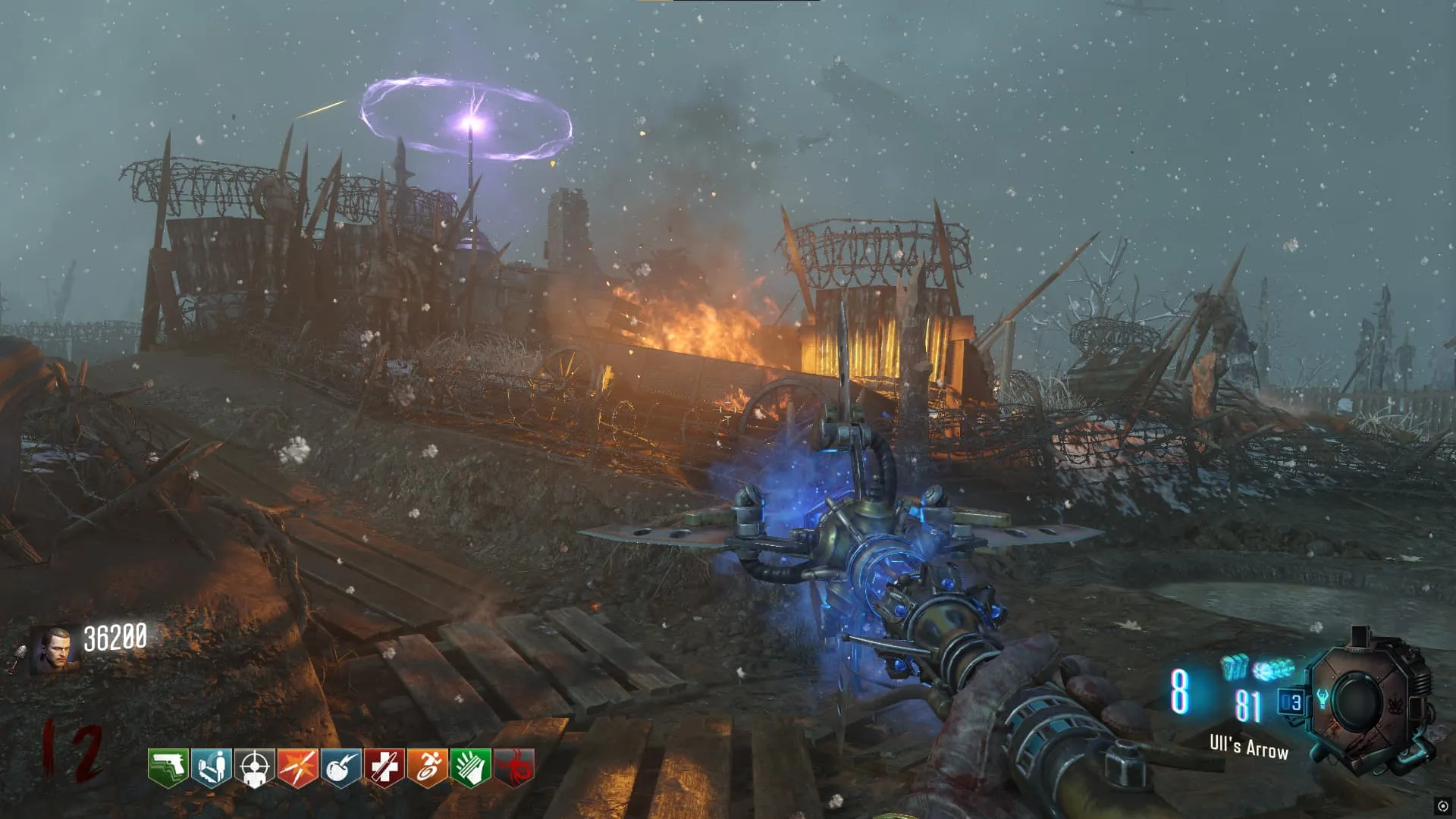
Task: Click the Mule Kick pistol perk icon
Action: 168,767
